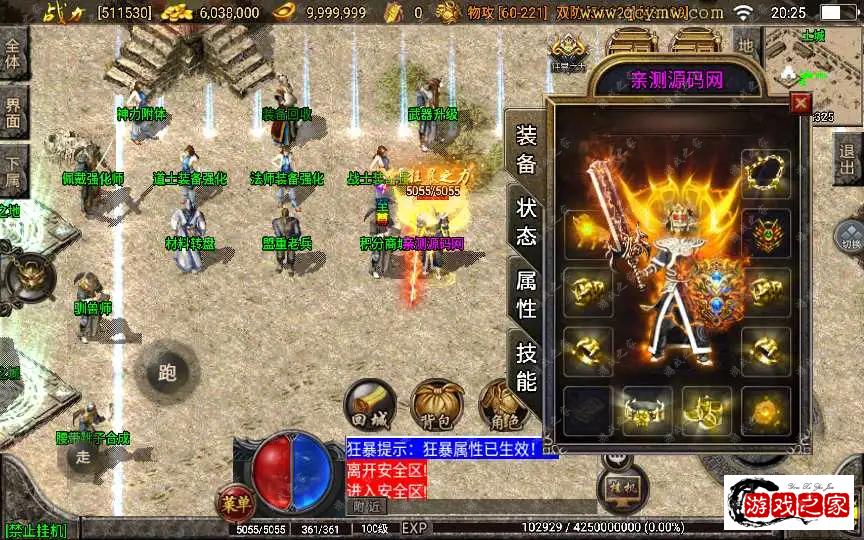The height and width of the screenshot is (540, 864).
Task: Click the 跑 run button
Action: (x=167, y=373)
